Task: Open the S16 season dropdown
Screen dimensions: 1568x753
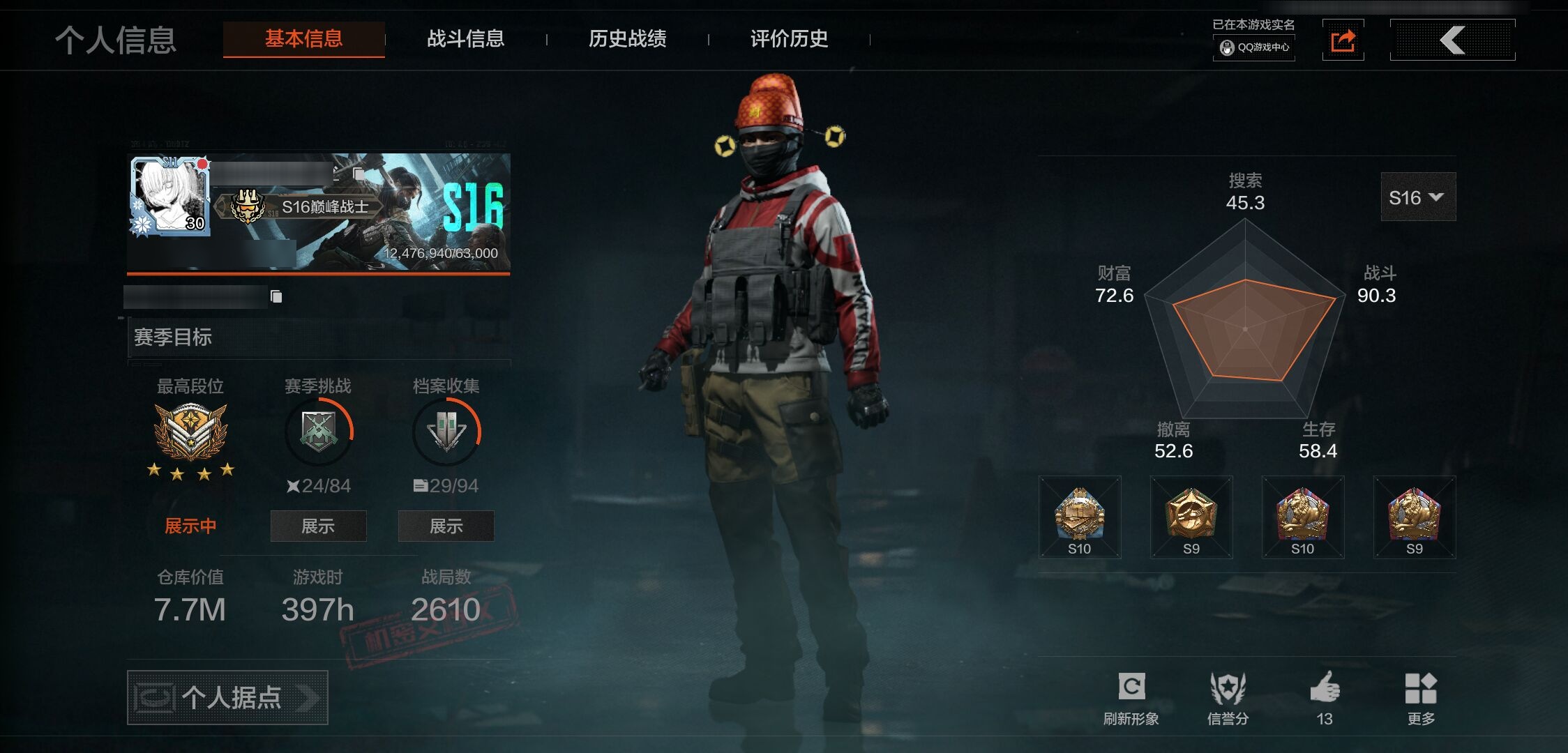Action: click(1417, 197)
